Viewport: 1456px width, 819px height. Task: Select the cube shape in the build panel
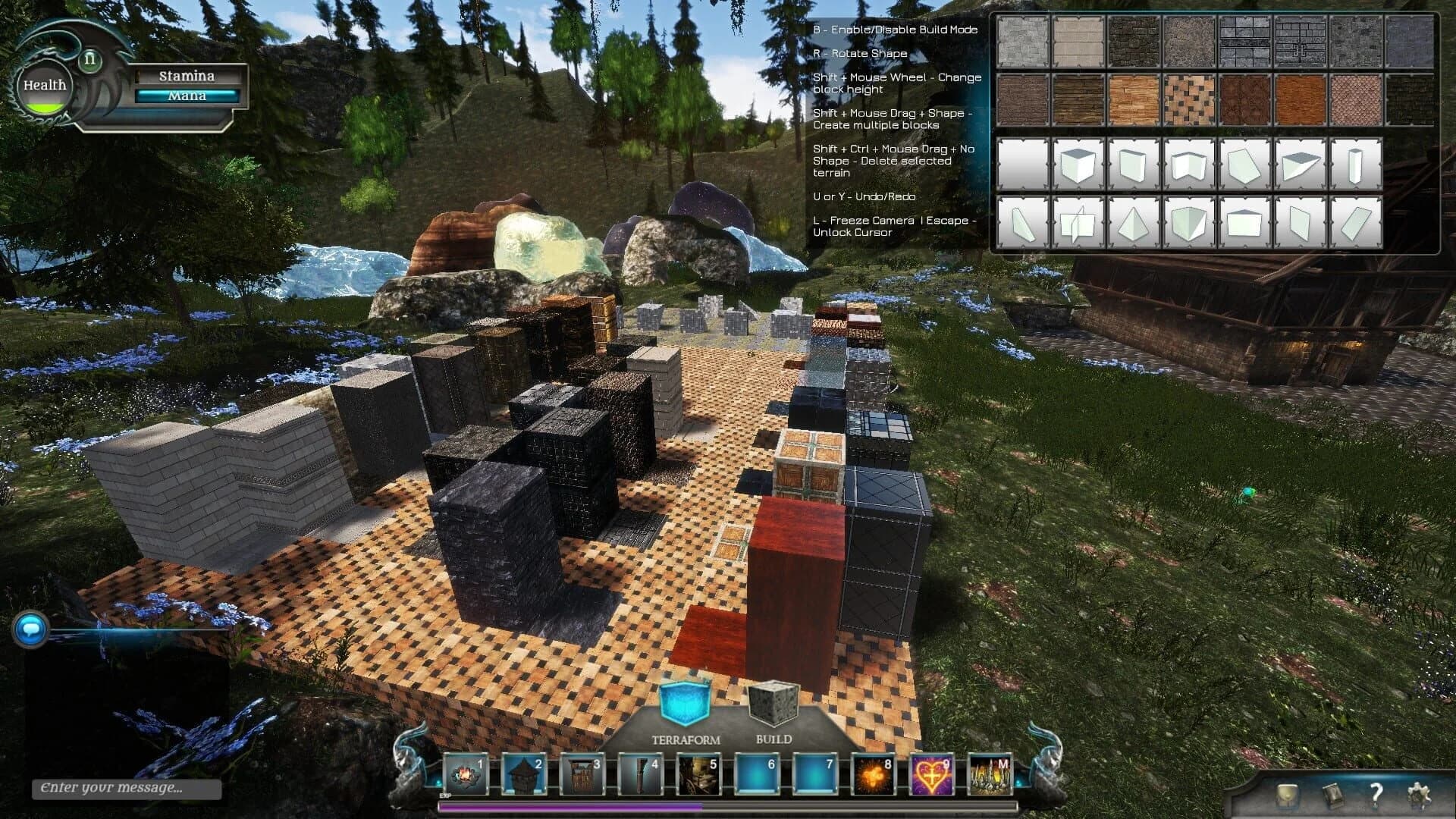[x=1078, y=164]
